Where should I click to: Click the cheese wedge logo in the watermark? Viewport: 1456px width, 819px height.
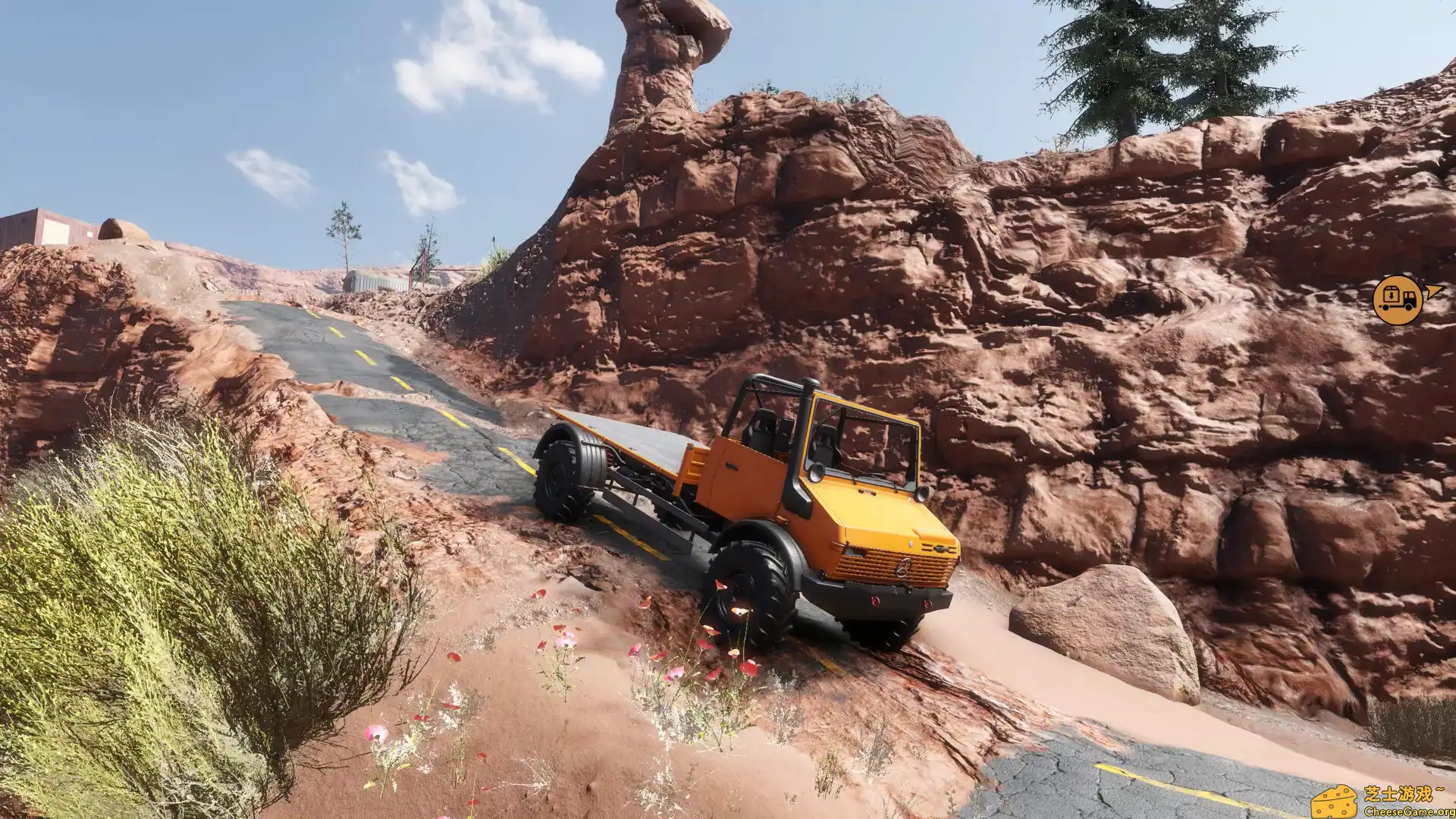tap(1335, 802)
